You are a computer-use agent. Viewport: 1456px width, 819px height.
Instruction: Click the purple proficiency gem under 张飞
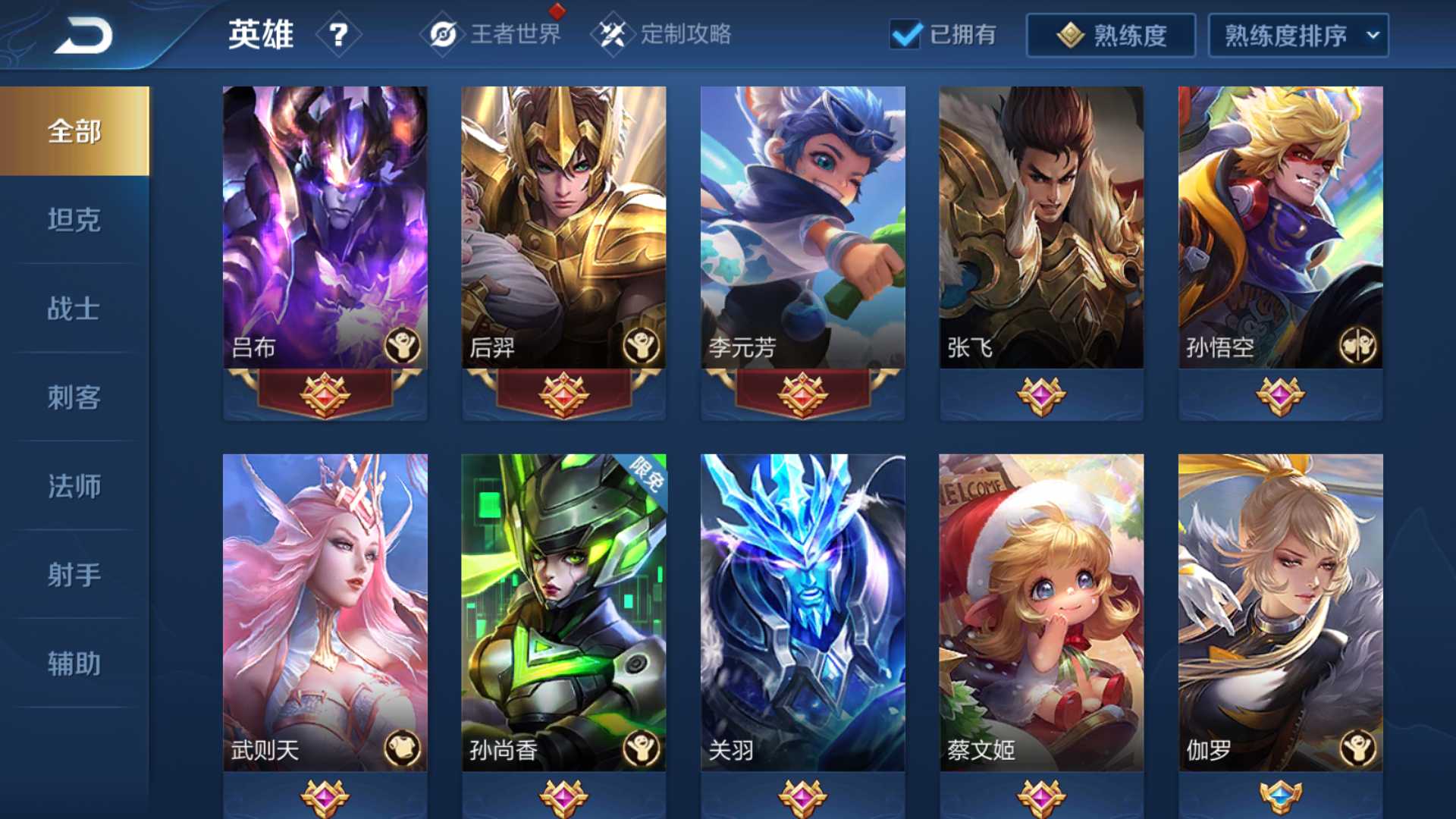point(1041,395)
